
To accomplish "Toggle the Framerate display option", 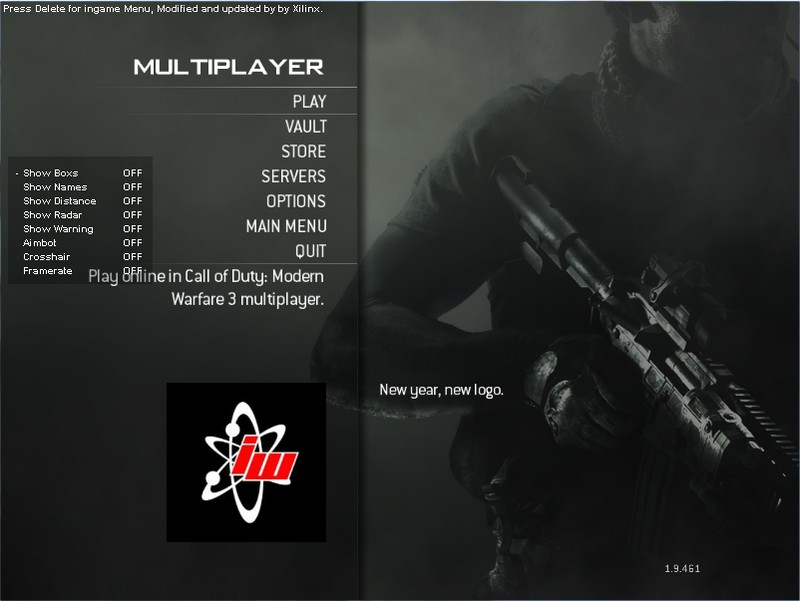I will coord(48,271).
